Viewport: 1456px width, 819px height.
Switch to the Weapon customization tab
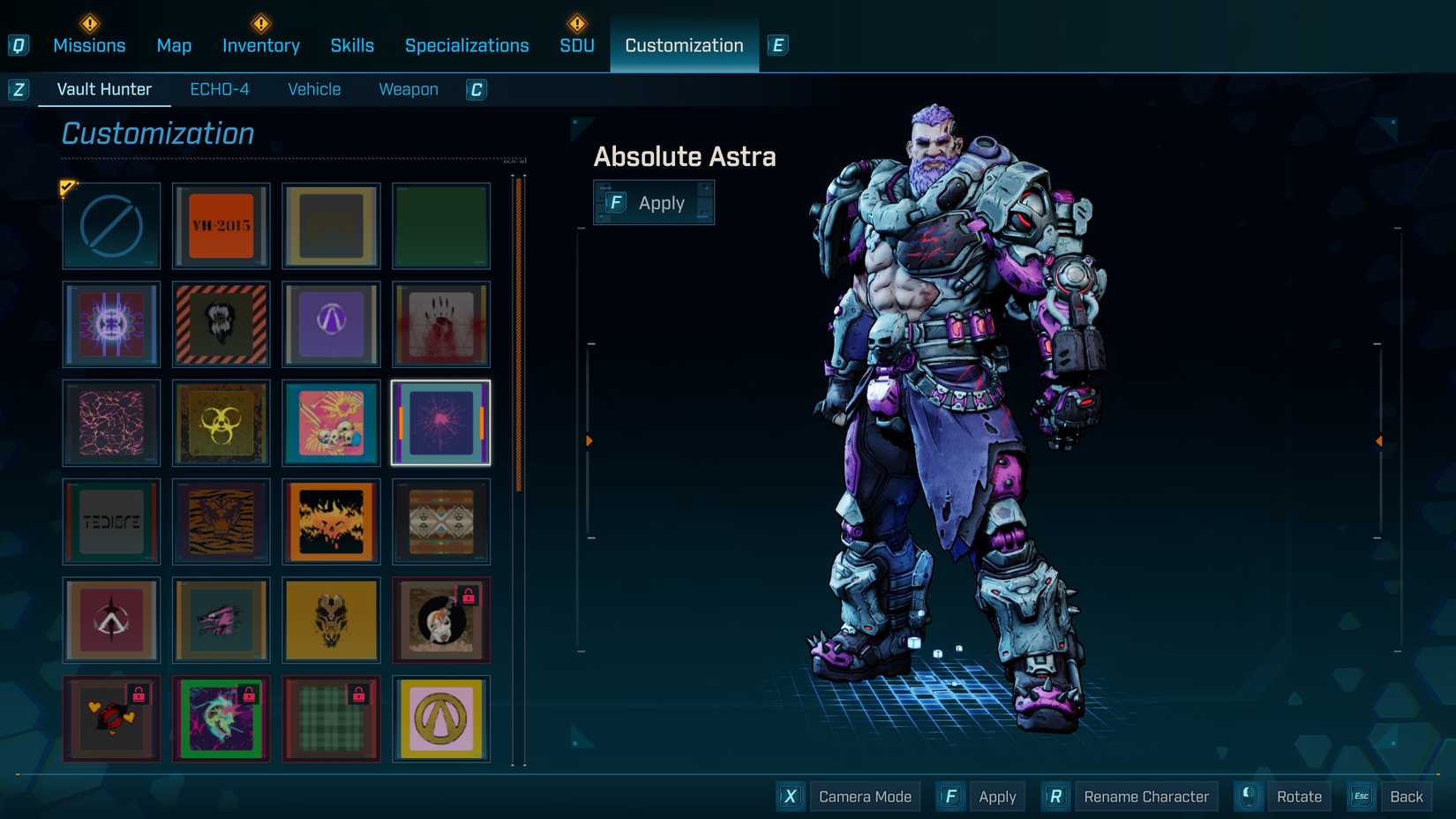click(x=408, y=88)
